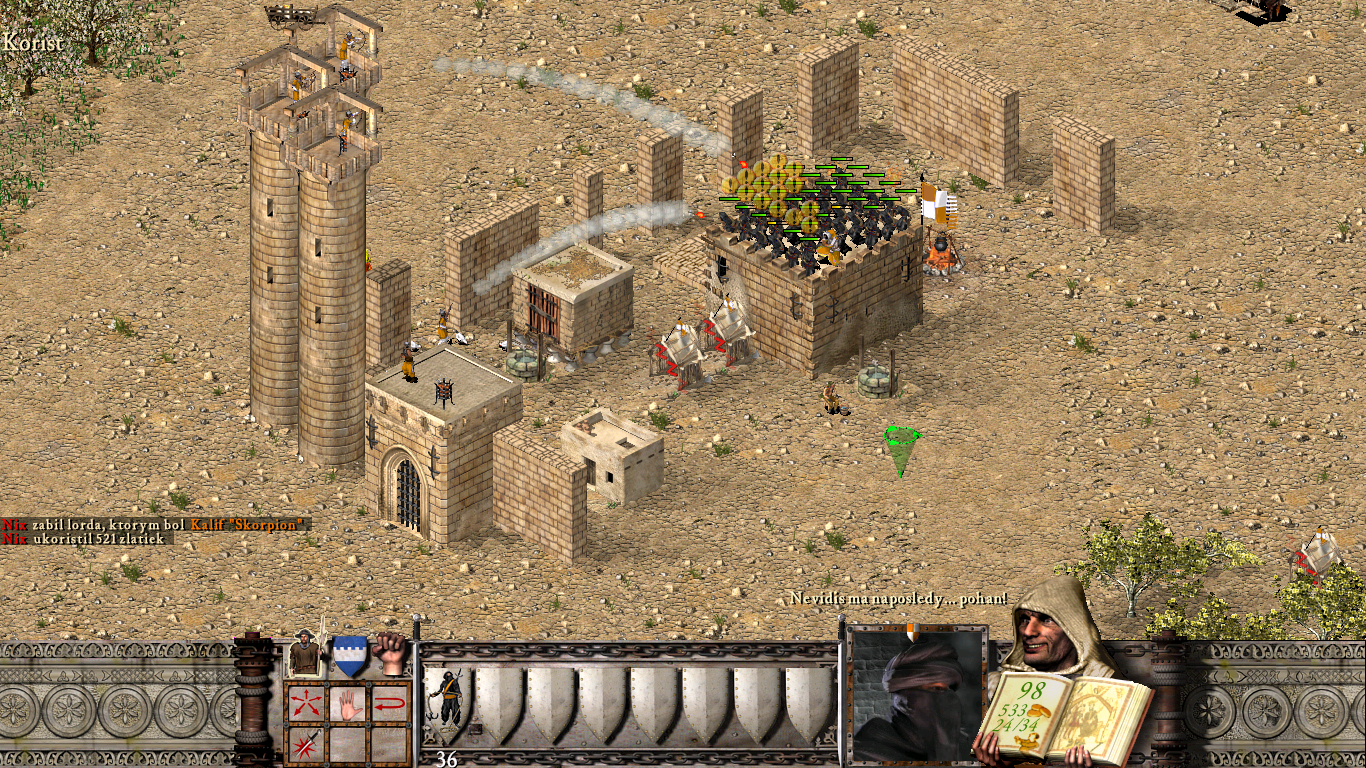Choose the defensive stance blue shield
Screen dimensions: 1366x768
coord(348,656)
